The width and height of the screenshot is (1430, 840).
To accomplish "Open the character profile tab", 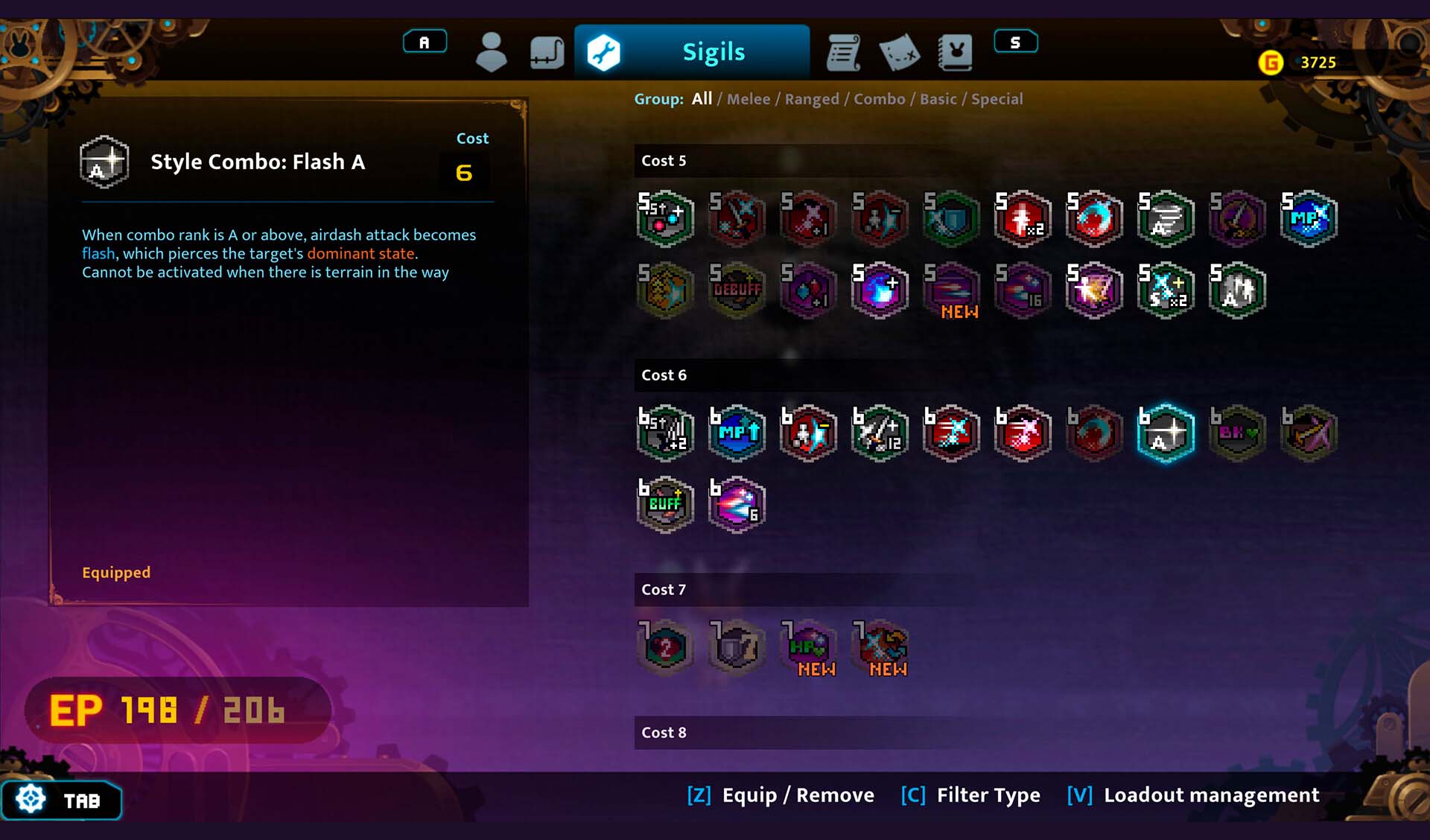I will pos(491,52).
